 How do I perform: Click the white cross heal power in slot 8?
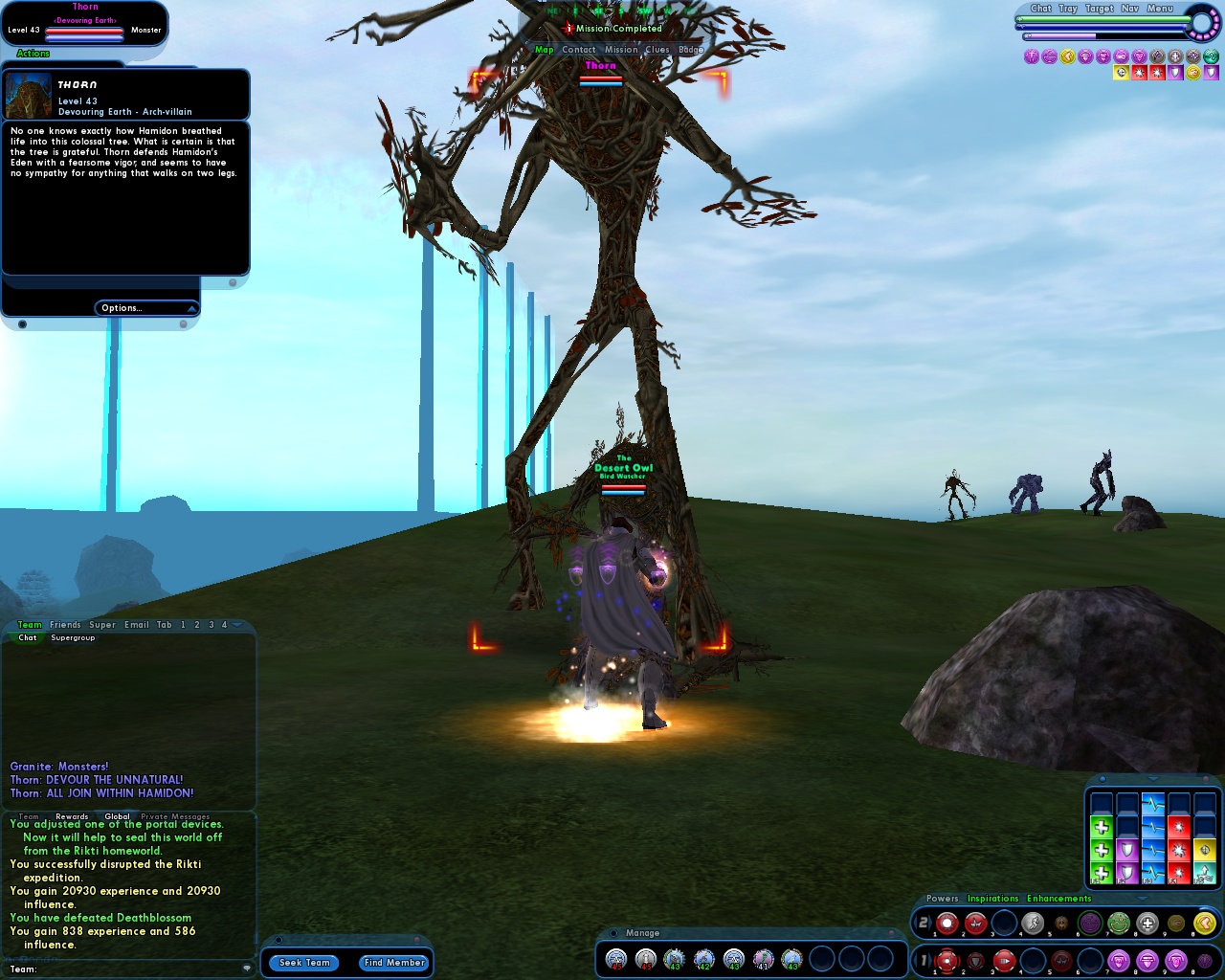(x=1146, y=922)
